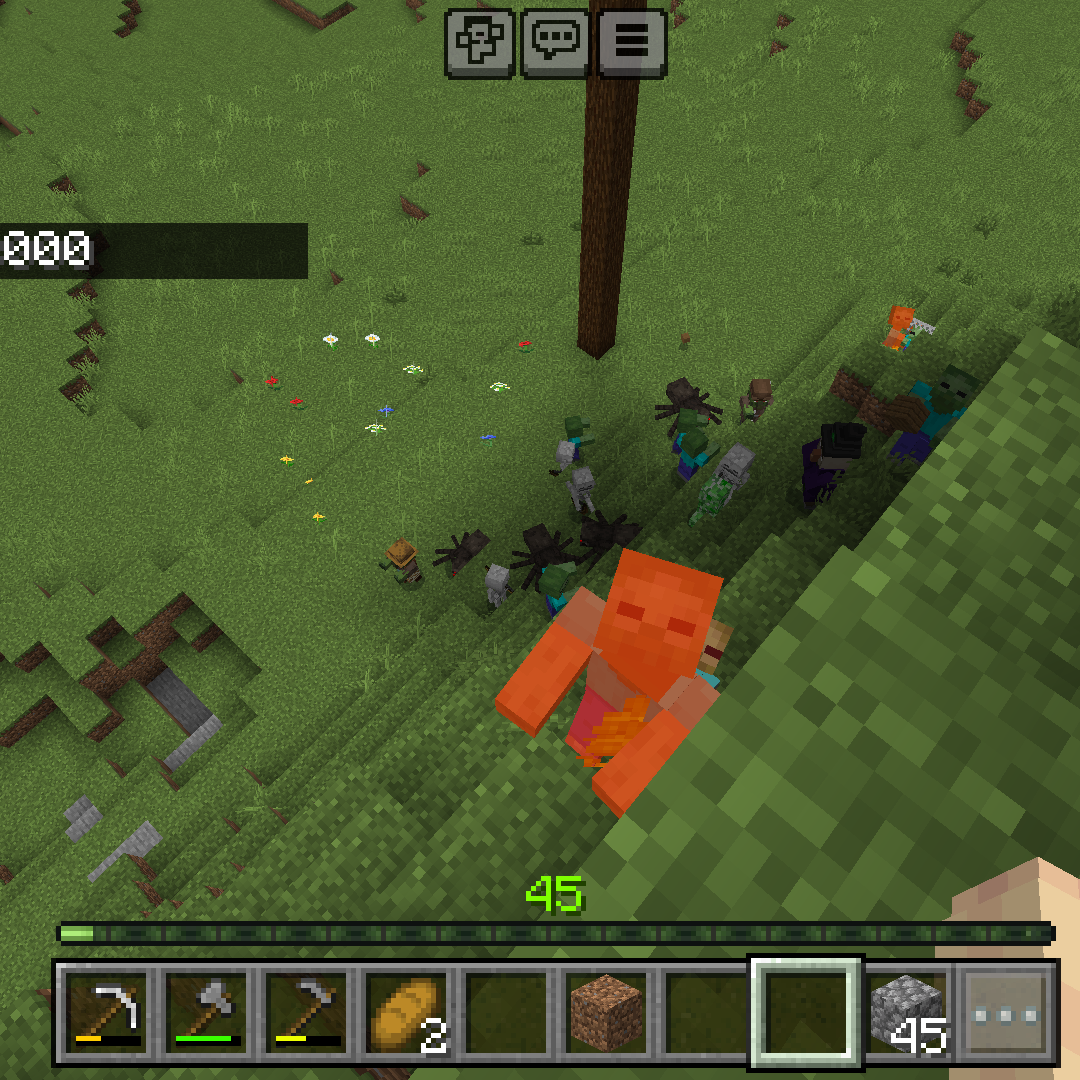
Task: Switch to the dirt block slot
Action: pyautogui.click(x=606, y=1011)
